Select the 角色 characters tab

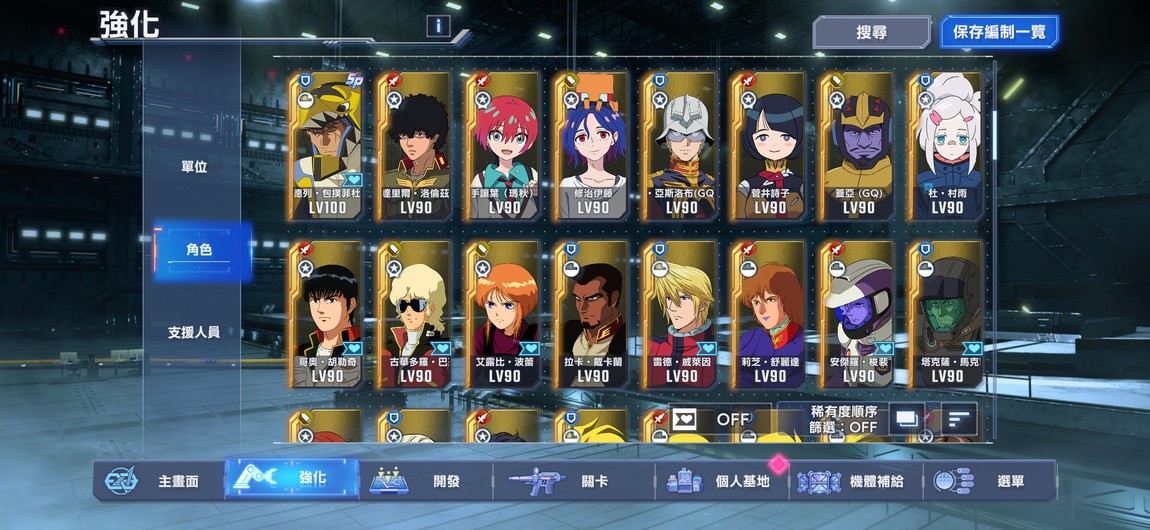198,250
